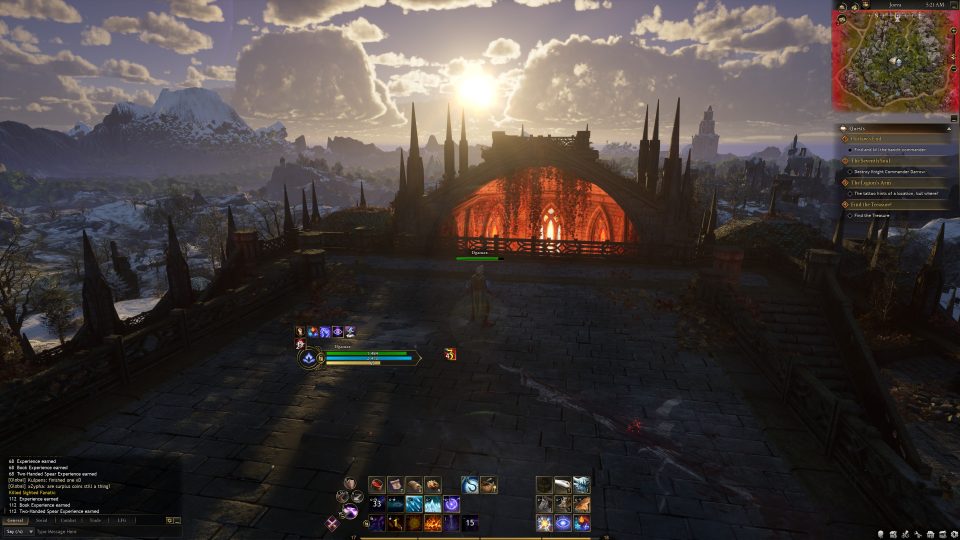Use the blue eye skill icon
Viewport: 960px width, 540px height.
tap(563, 523)
